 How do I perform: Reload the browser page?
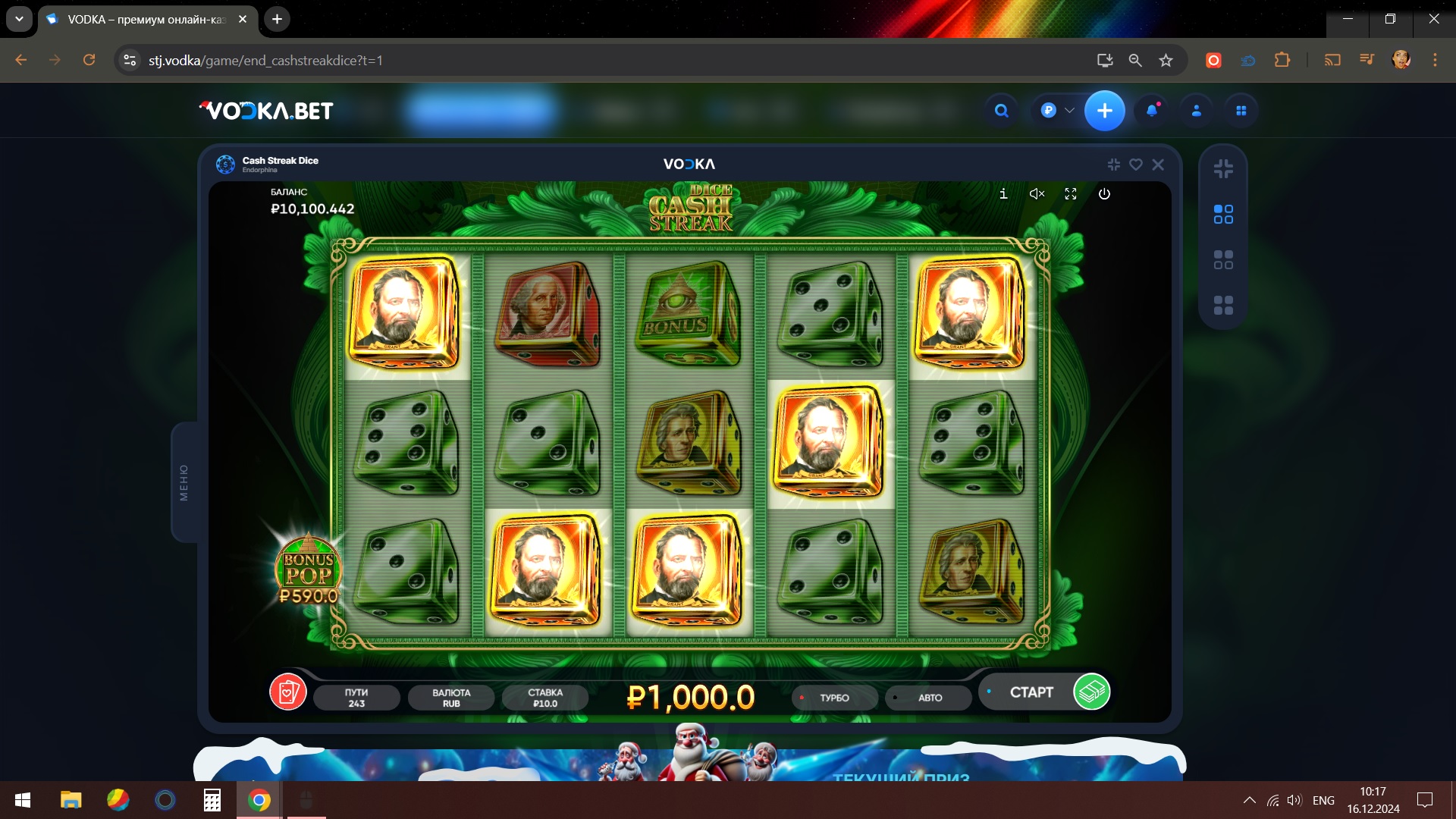click(89, 60)
